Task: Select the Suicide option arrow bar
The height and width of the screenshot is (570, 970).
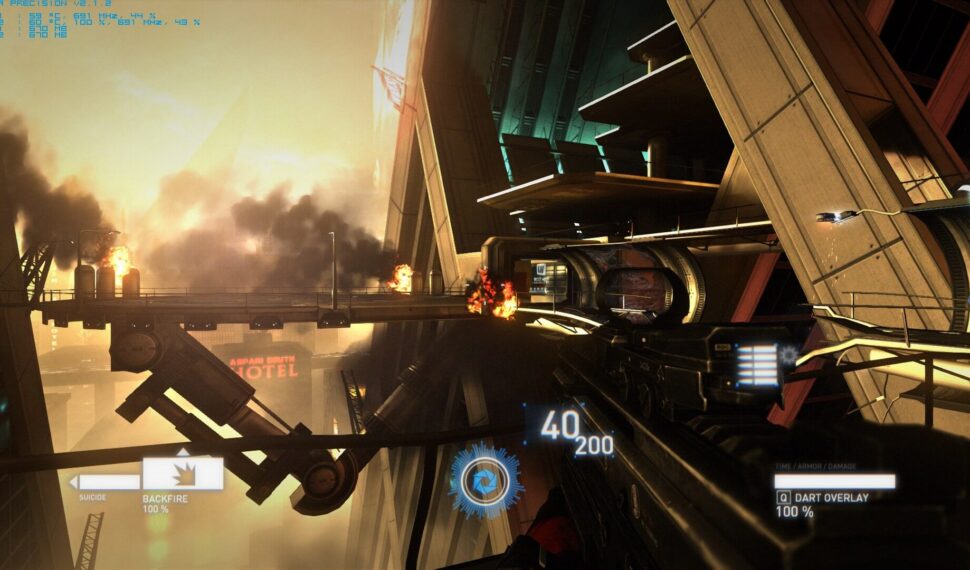Action: [108, 482]
